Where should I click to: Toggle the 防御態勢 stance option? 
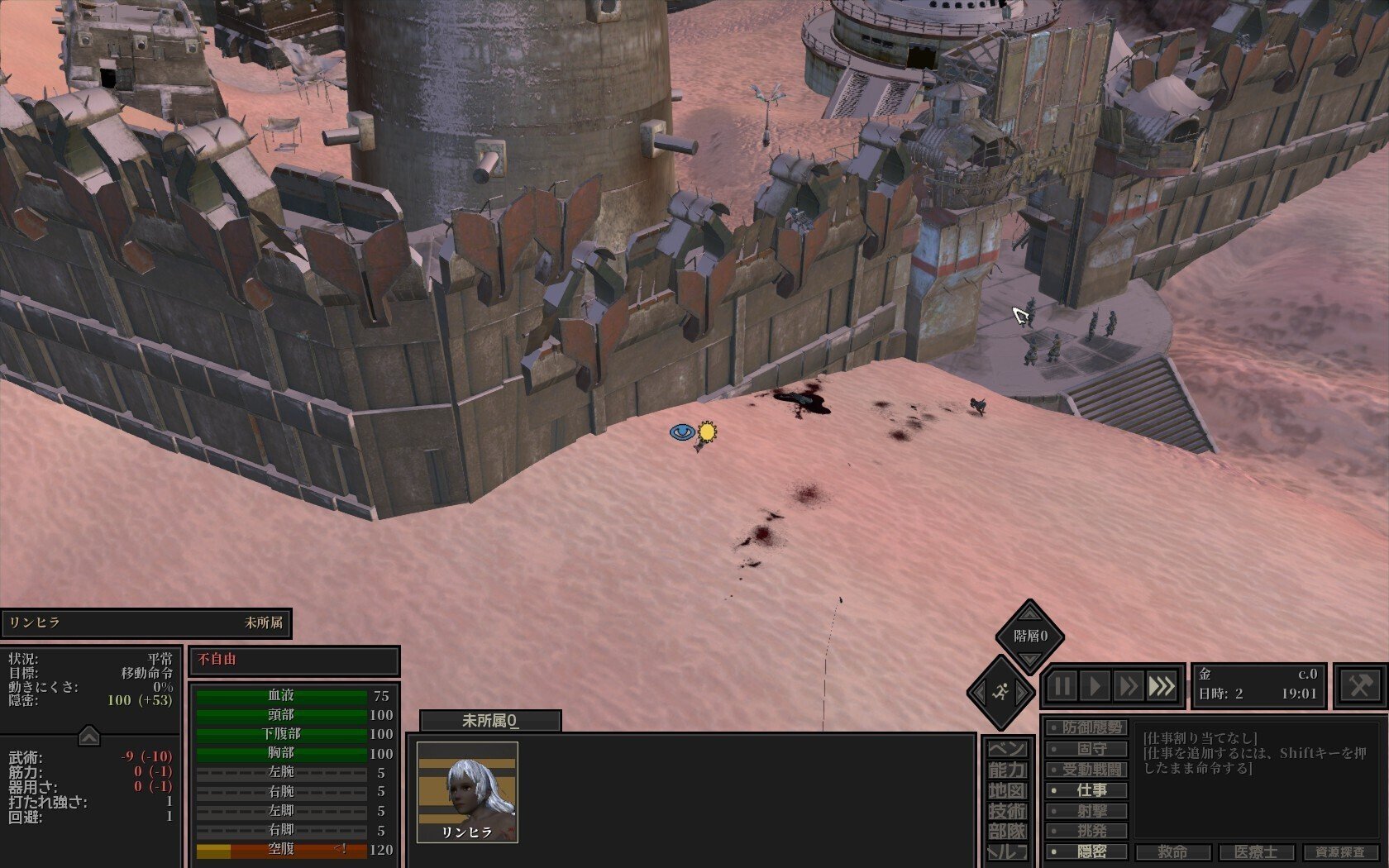tap(1086, 728)
